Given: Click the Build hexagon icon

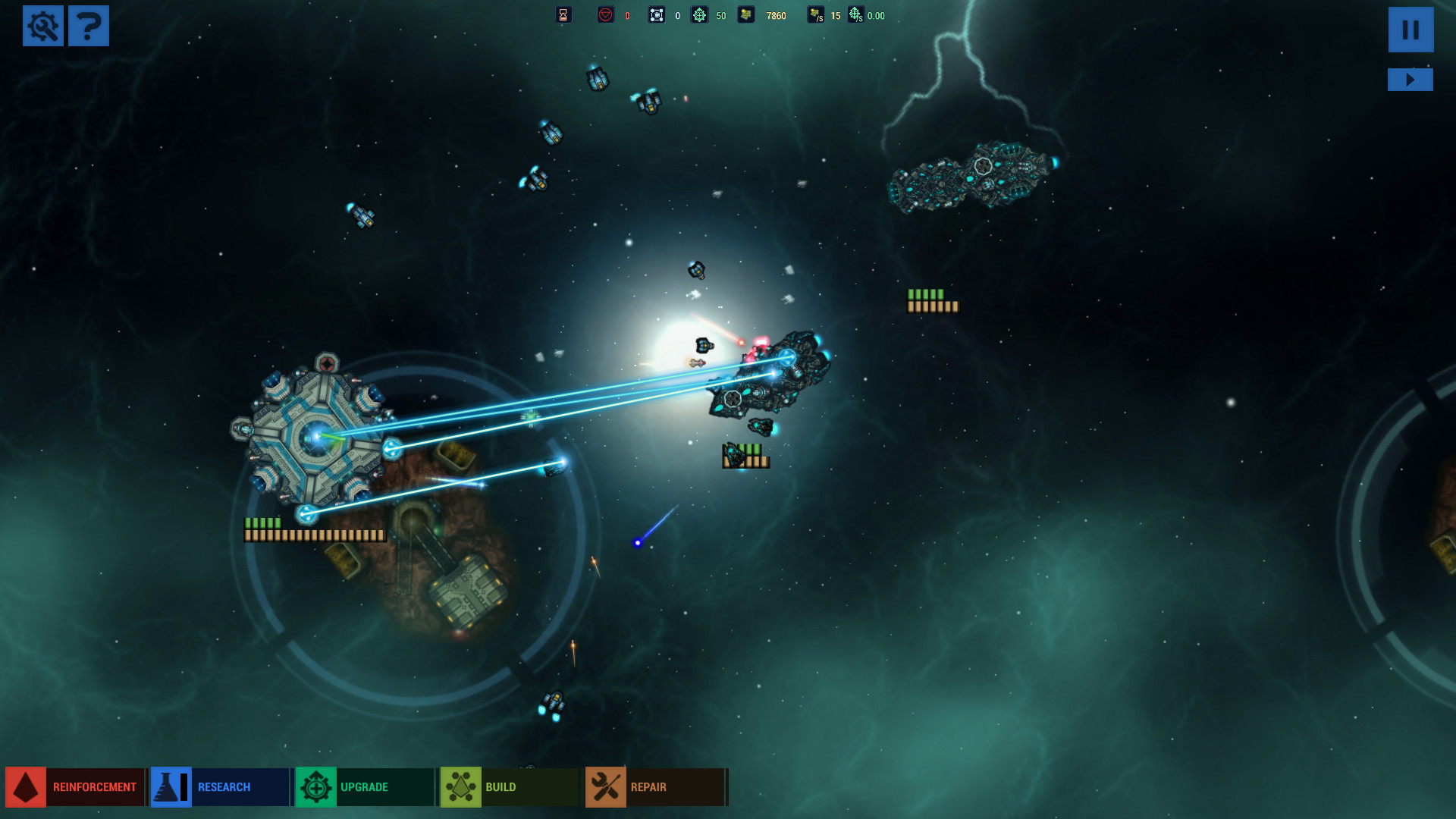Looking at the screenshot, I should tap(460, 786).
